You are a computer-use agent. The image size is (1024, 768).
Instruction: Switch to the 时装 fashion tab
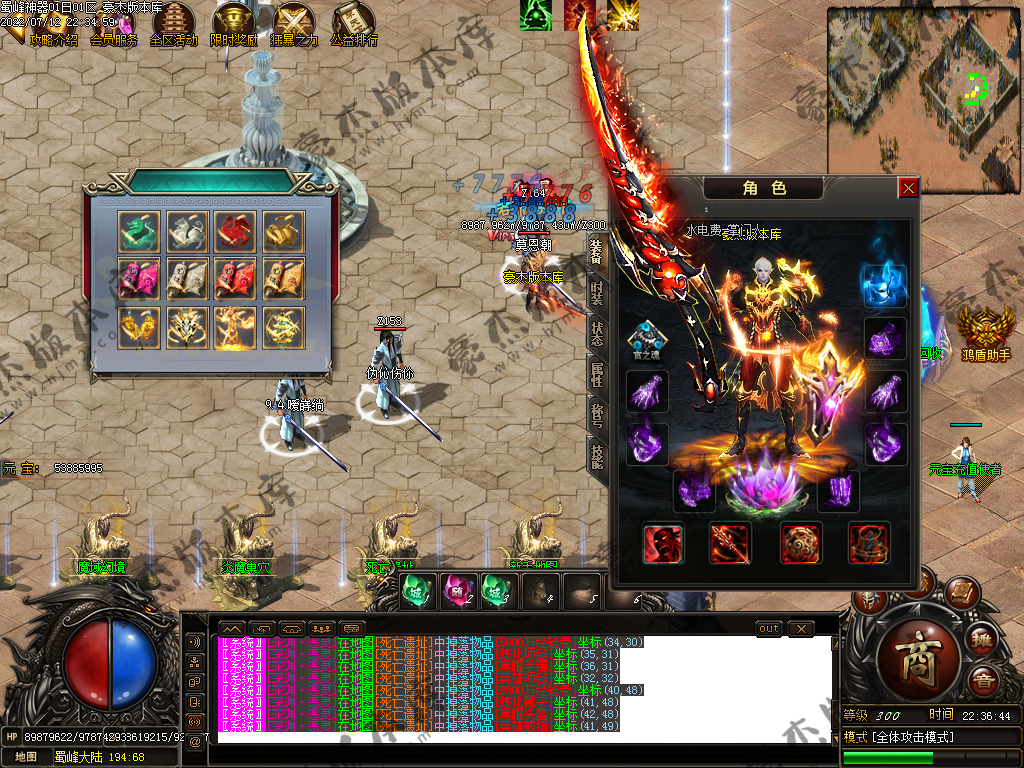[x=597, y=293]
